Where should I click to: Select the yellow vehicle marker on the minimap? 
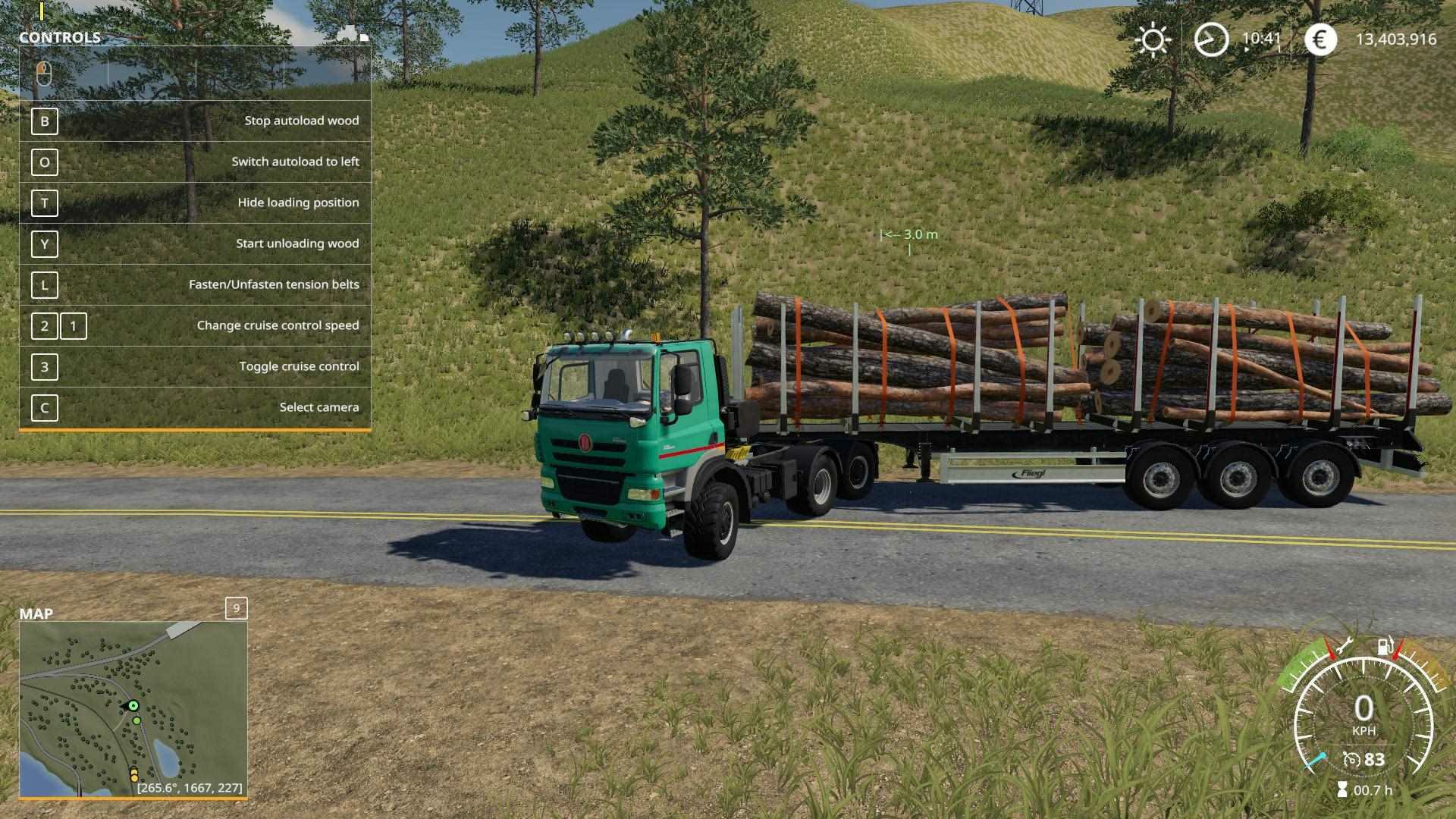pyautogui.click(x=134, y=774)
